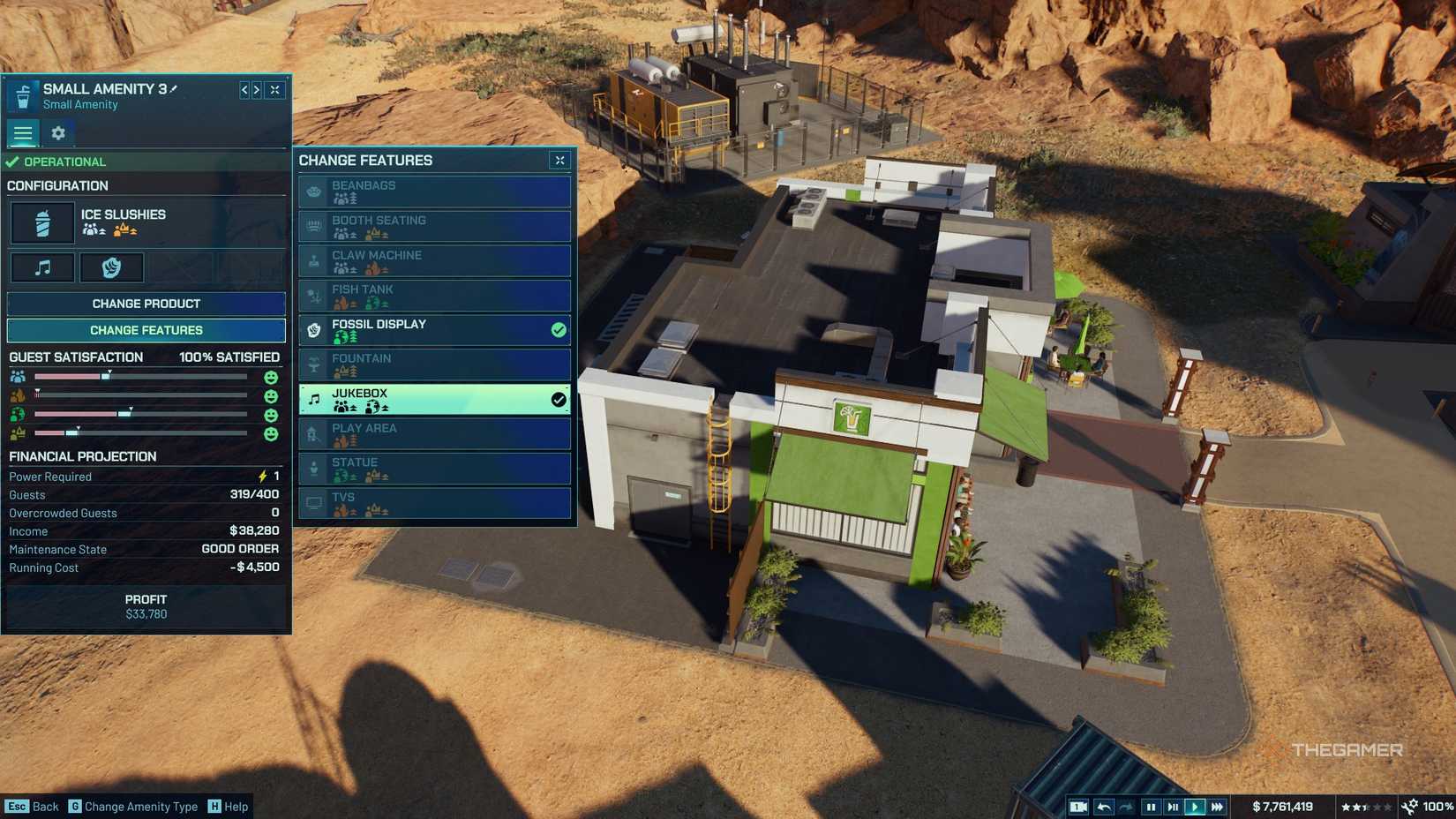The image size is (1456, 819).
Task: Enable the Beanbags feature
Action: click(433, 191)
